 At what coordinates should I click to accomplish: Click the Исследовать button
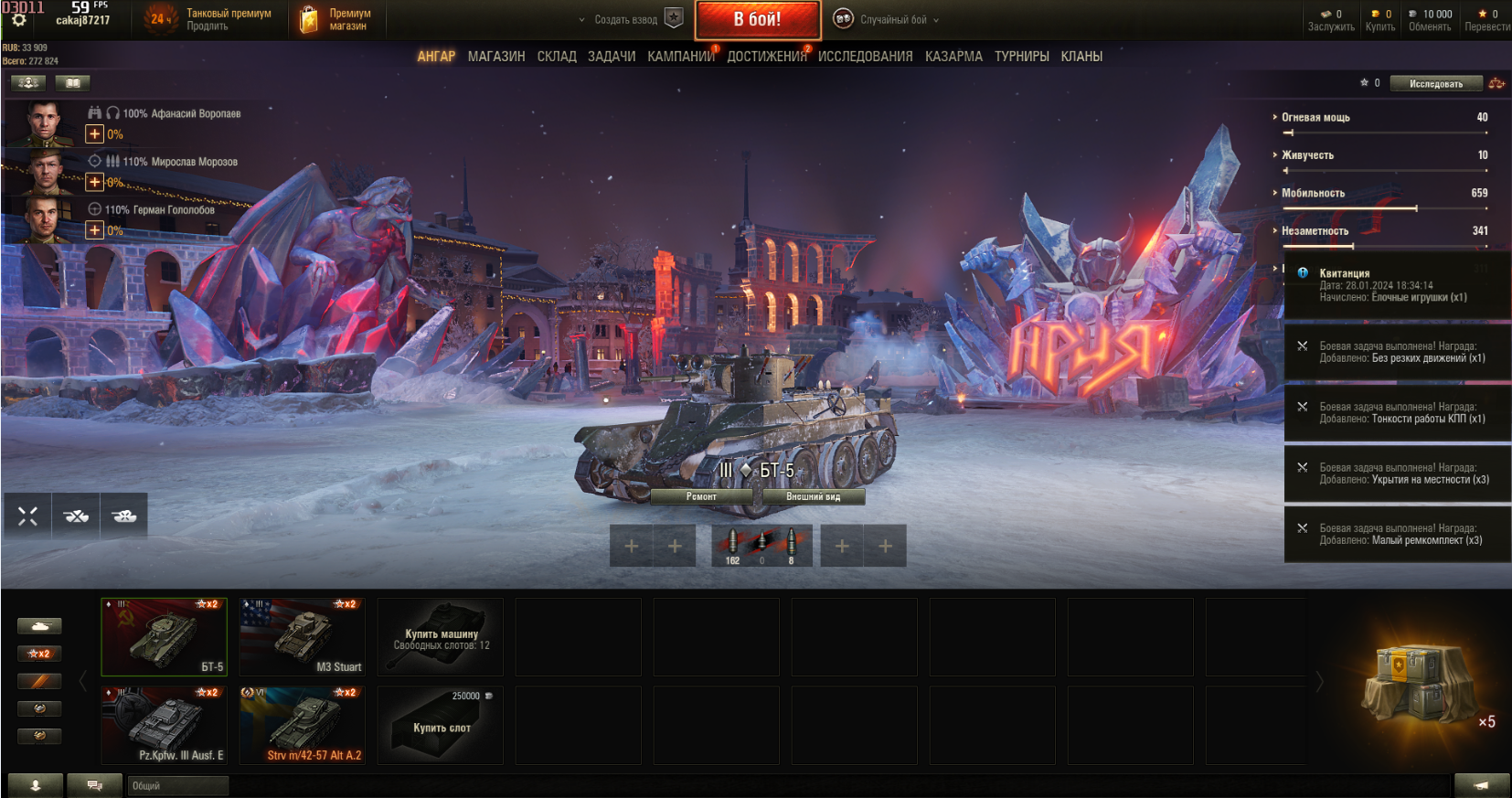point(1435,84)
